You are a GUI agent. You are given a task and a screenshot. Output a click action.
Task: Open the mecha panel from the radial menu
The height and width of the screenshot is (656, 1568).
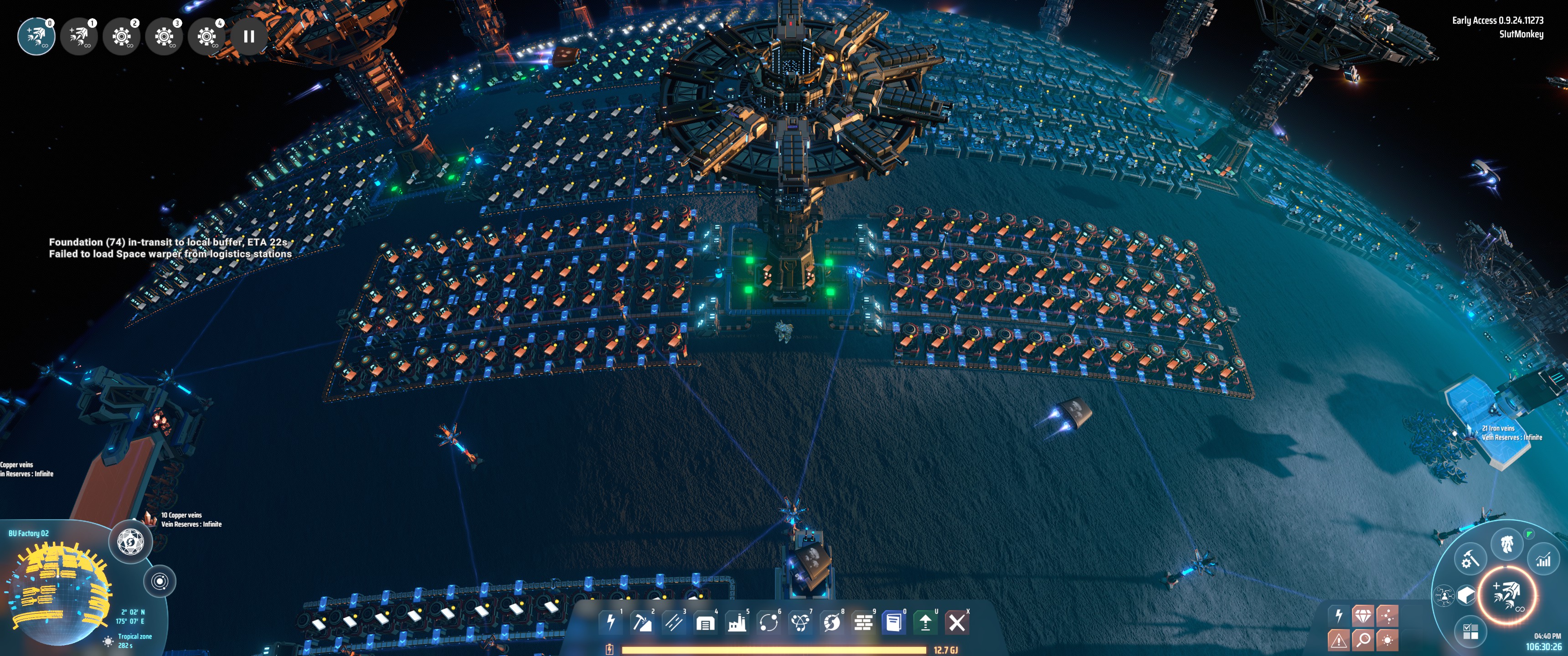1507,543
